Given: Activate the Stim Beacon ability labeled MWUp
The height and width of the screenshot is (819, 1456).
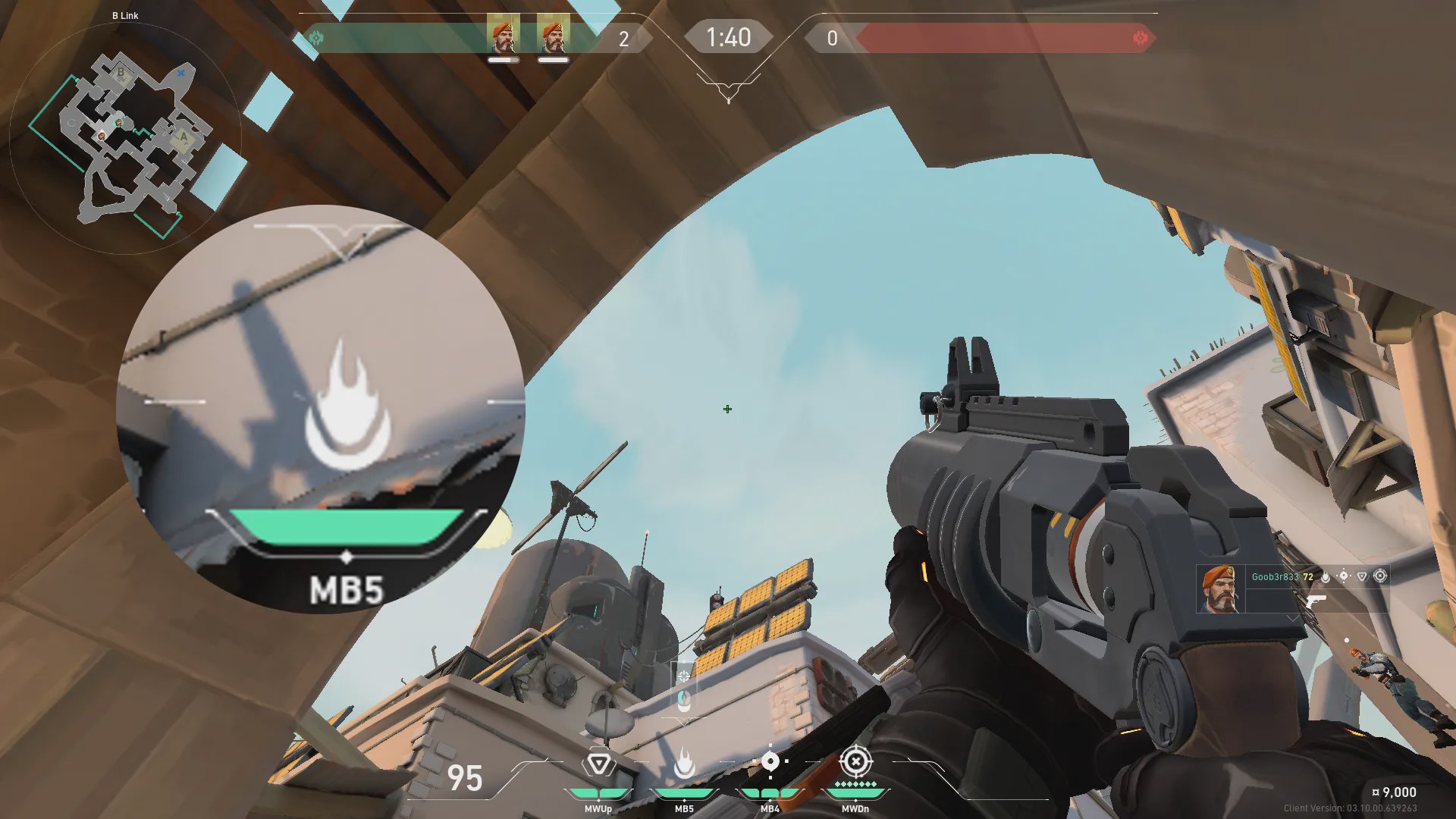Looking at the screenshot, I should point(598,764).
